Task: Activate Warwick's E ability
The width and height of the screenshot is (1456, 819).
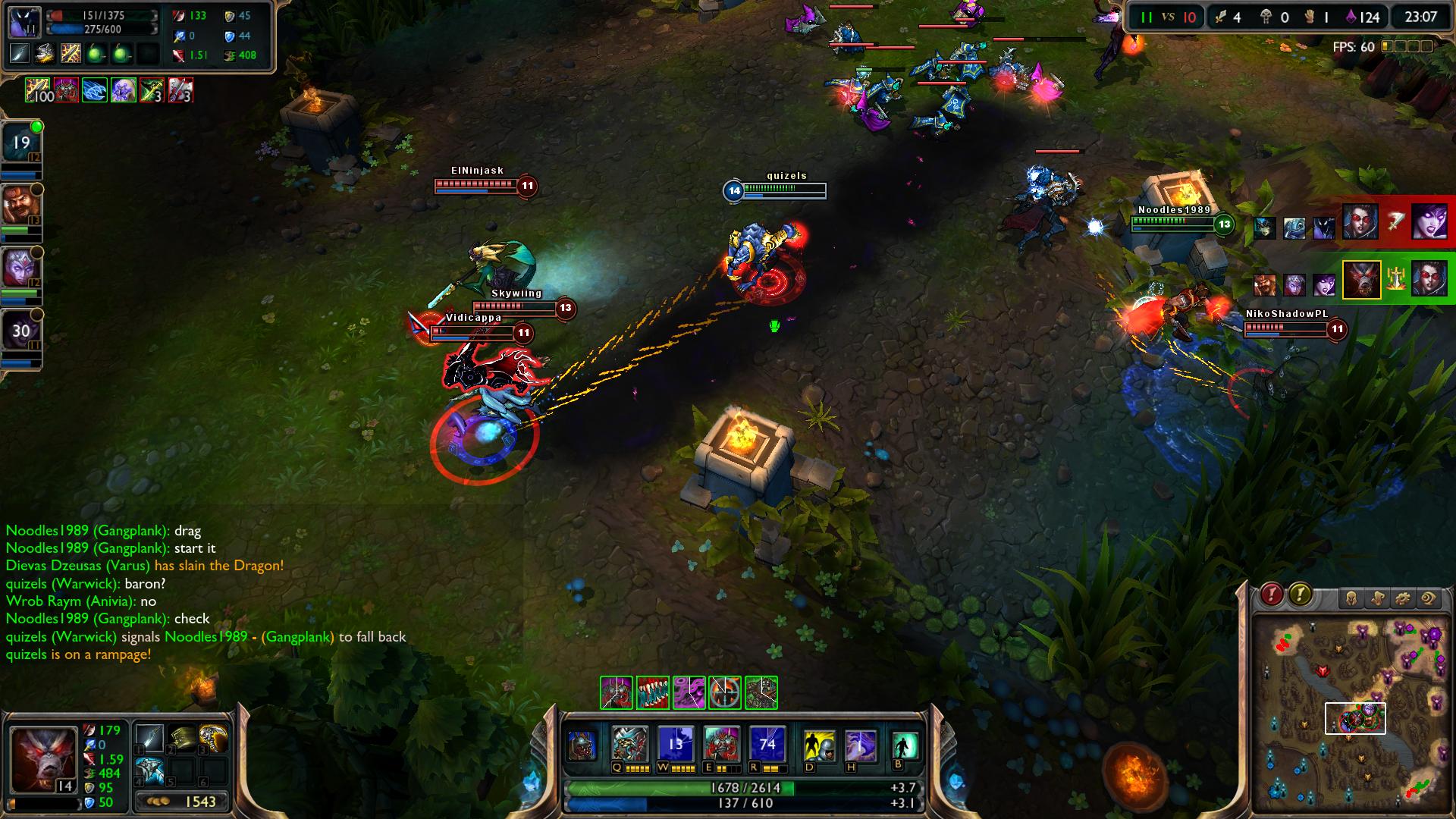Action: coord(721,744)
